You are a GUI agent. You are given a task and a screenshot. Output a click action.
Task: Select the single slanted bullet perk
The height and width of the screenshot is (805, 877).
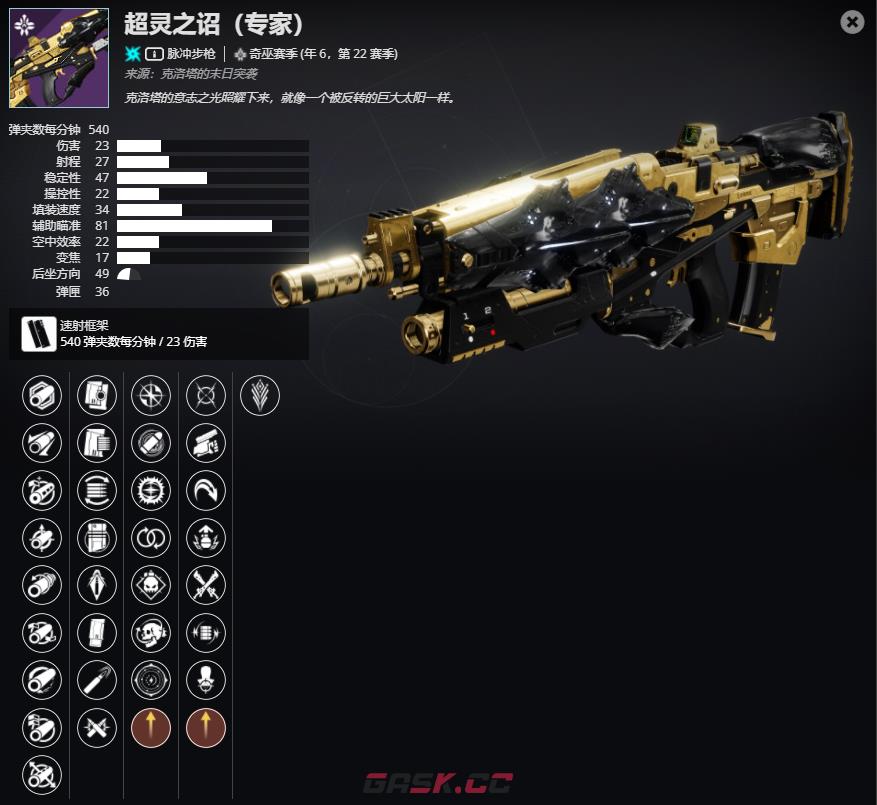tap(97, 680)
